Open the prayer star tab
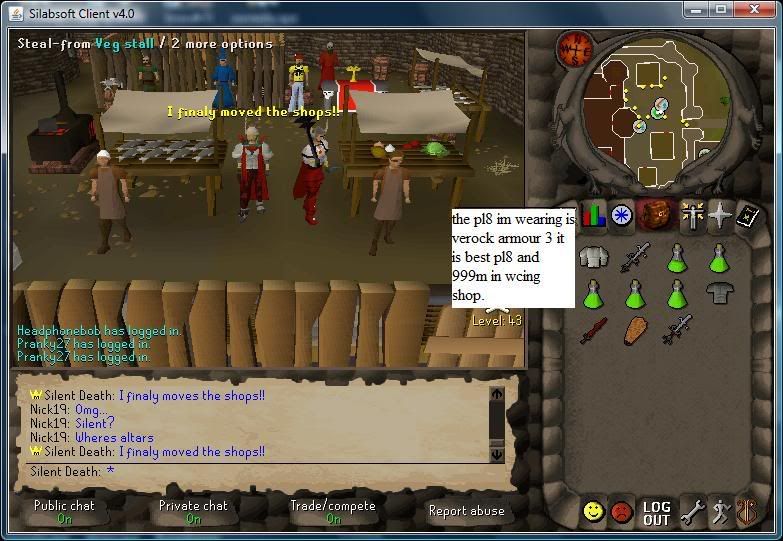783x541 pixels. 719,215
